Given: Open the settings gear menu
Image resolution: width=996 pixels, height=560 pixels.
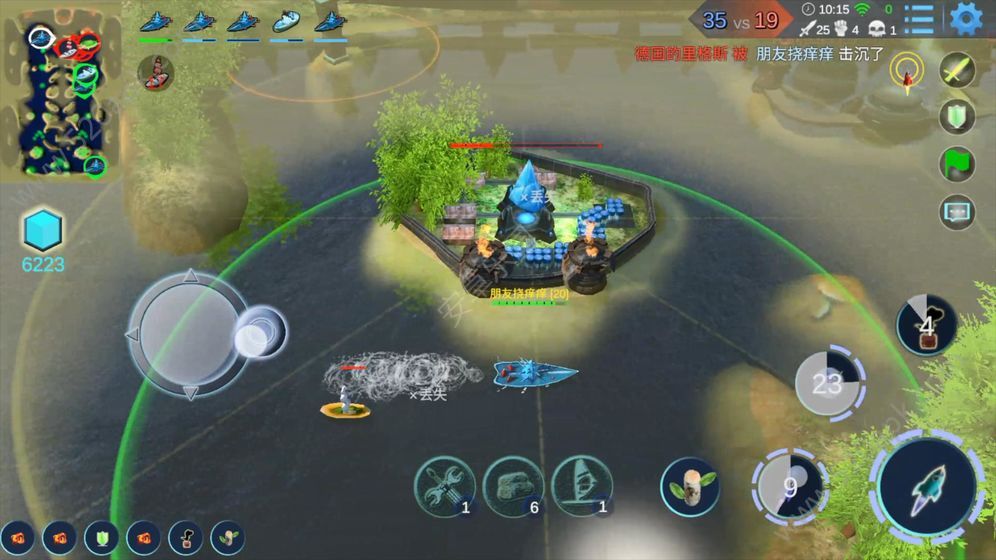Looking at the screenshot, I should tap(965, 18).
